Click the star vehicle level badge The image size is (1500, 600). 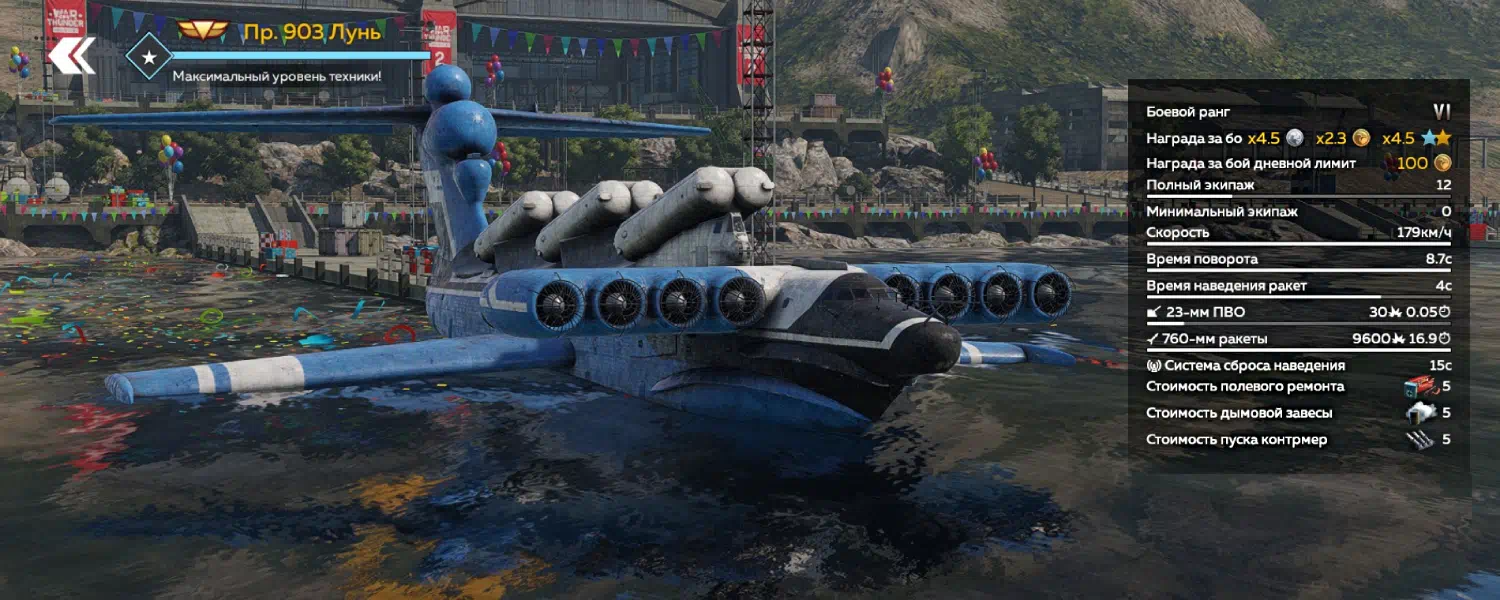(x=149, y=57)
